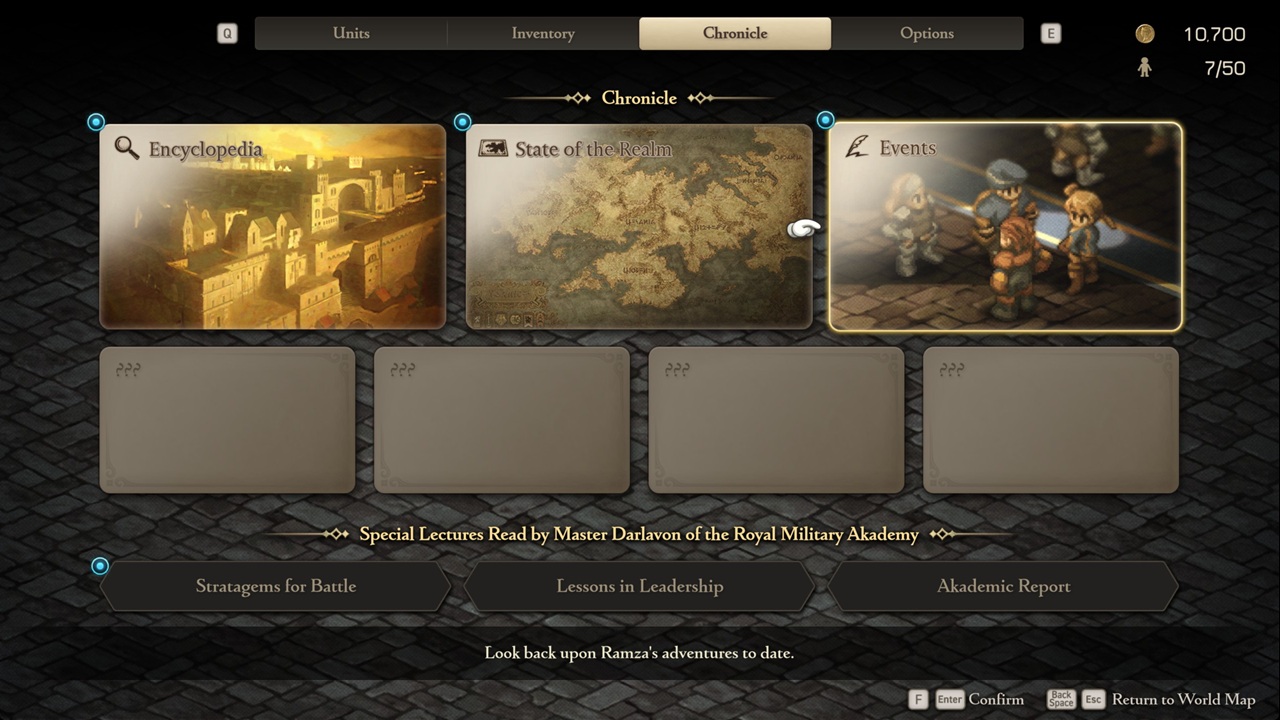Open the Akademic Report

click(x=1003, y=586)
